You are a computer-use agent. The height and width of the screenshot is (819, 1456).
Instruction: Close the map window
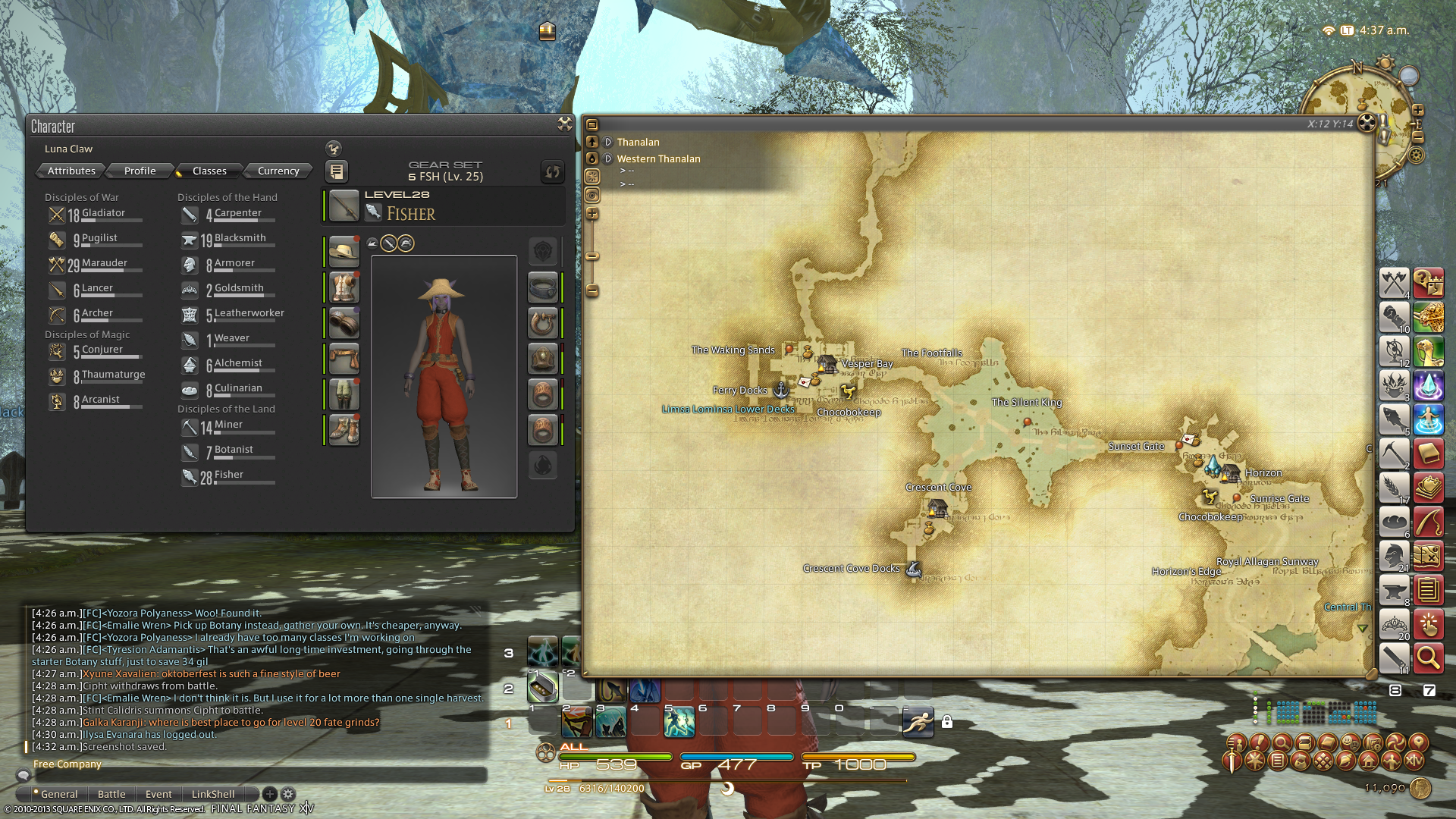pos(1367,123)
